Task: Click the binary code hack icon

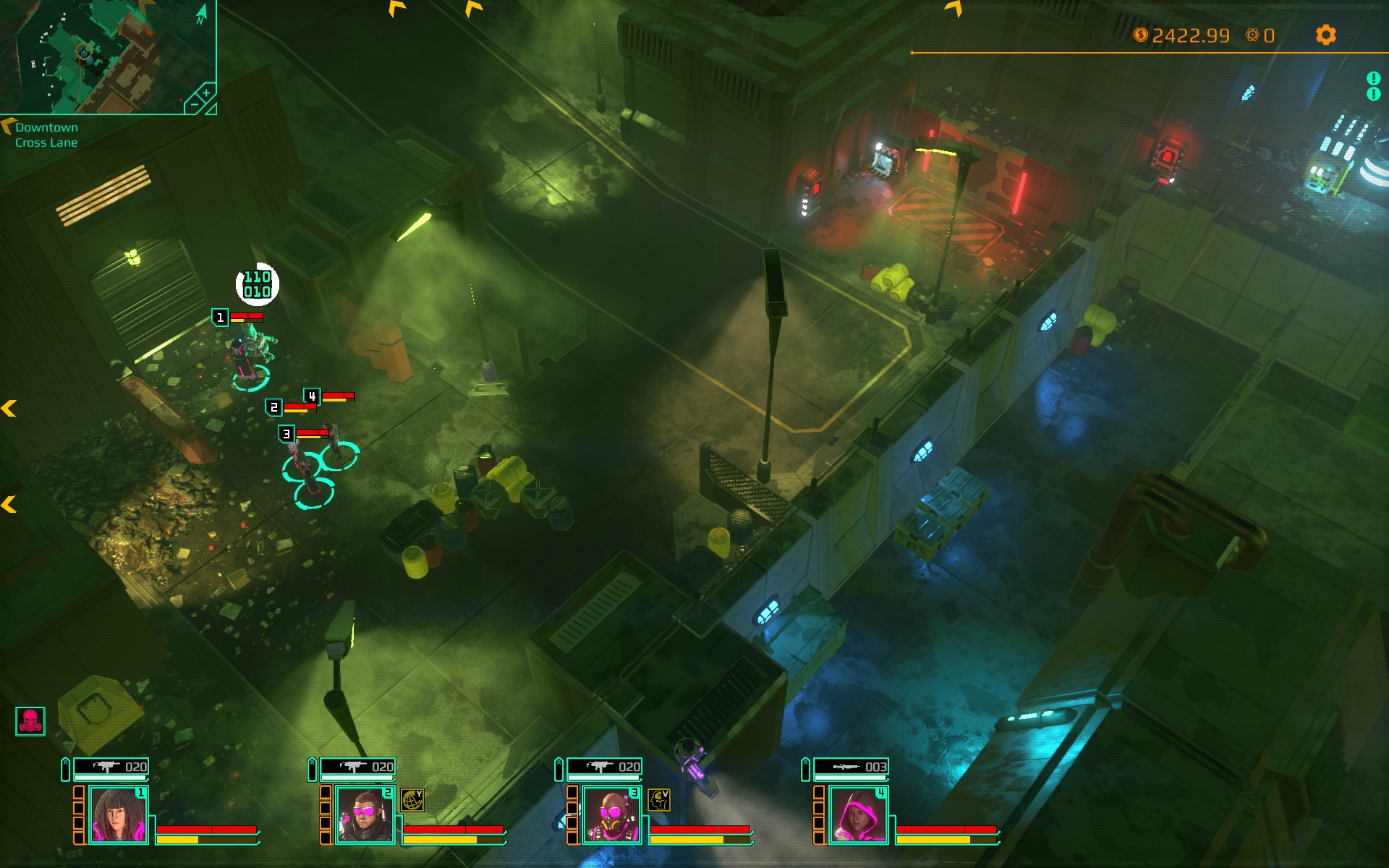Action: 257,284
